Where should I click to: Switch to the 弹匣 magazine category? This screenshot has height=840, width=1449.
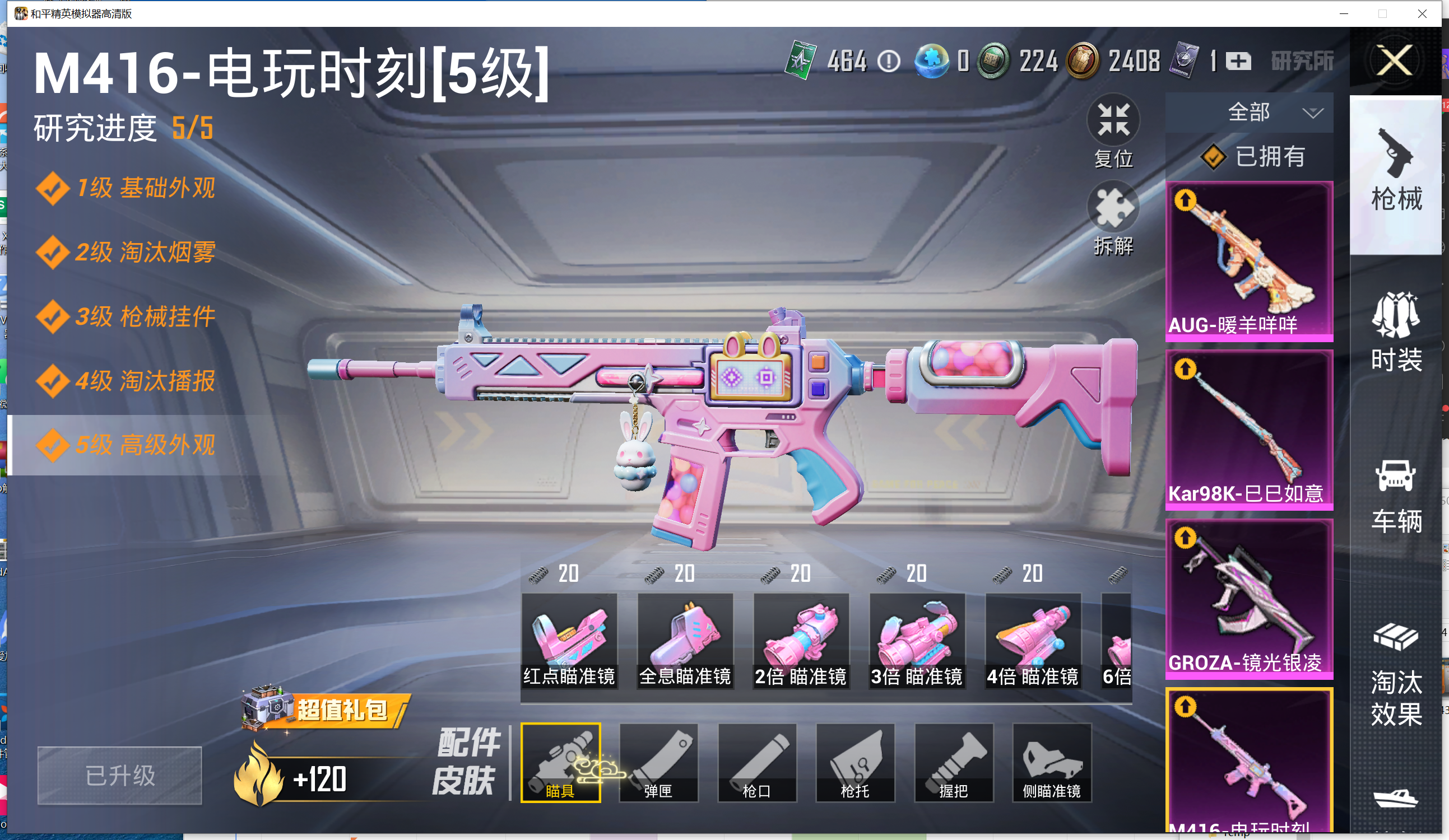coord(658,762)
